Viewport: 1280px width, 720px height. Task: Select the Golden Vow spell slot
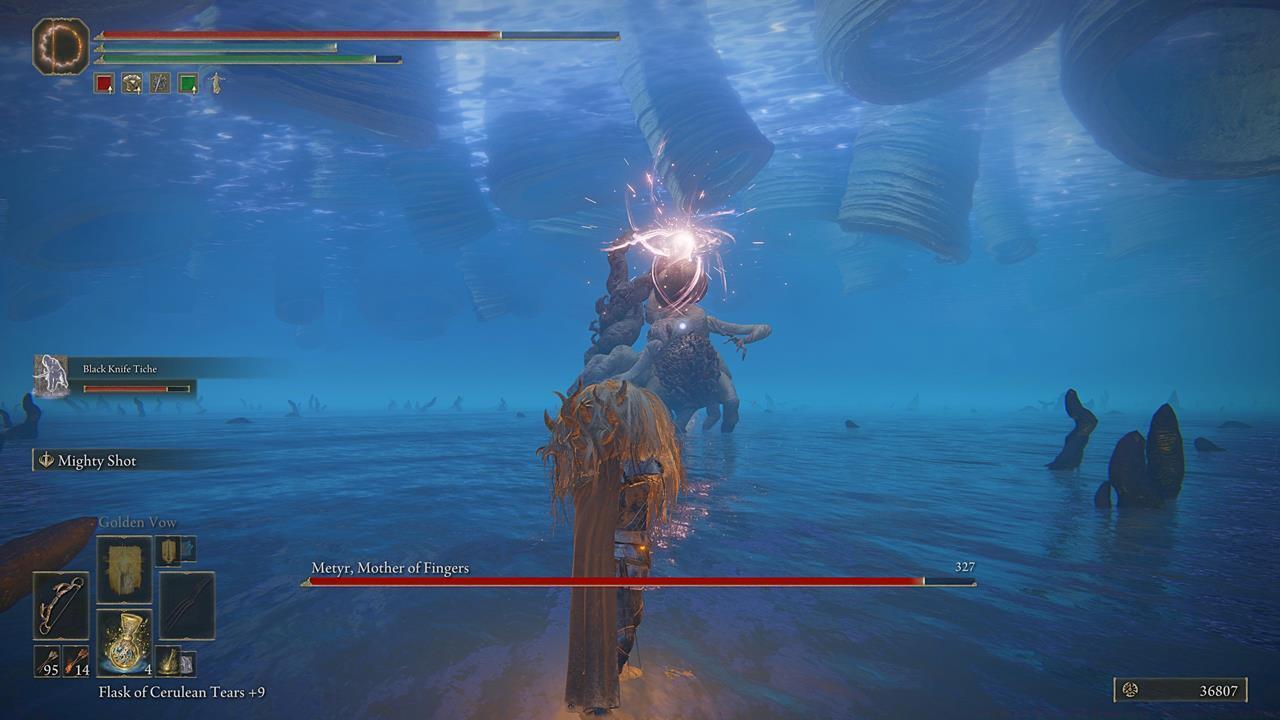click(125, 567)
